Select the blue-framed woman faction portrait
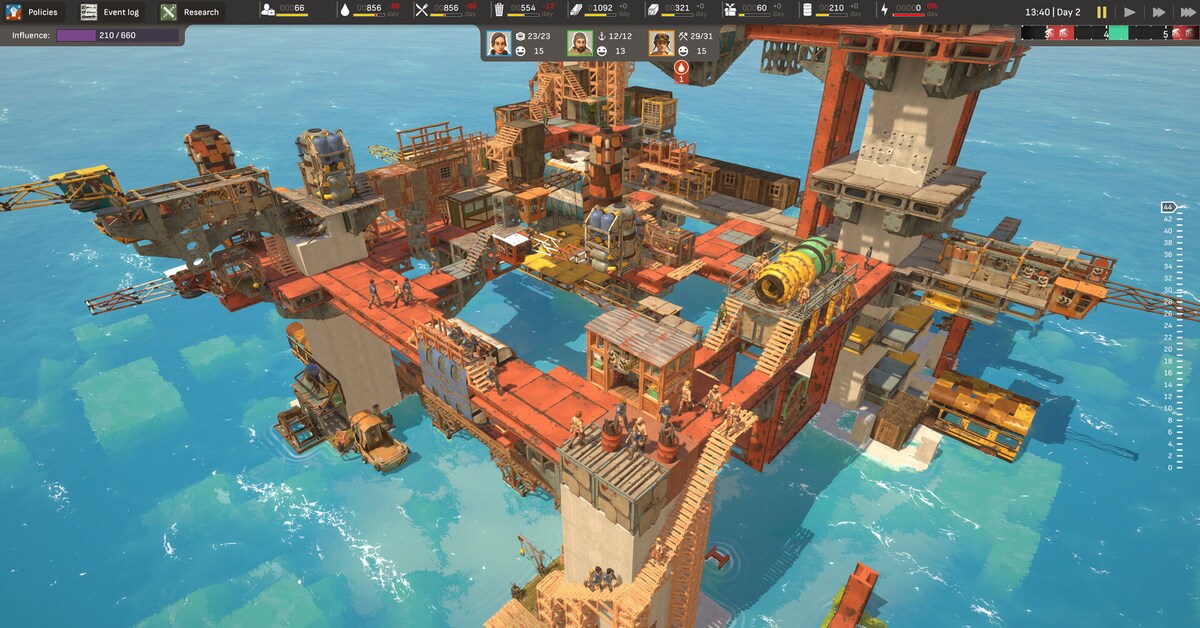 point(498,43)
